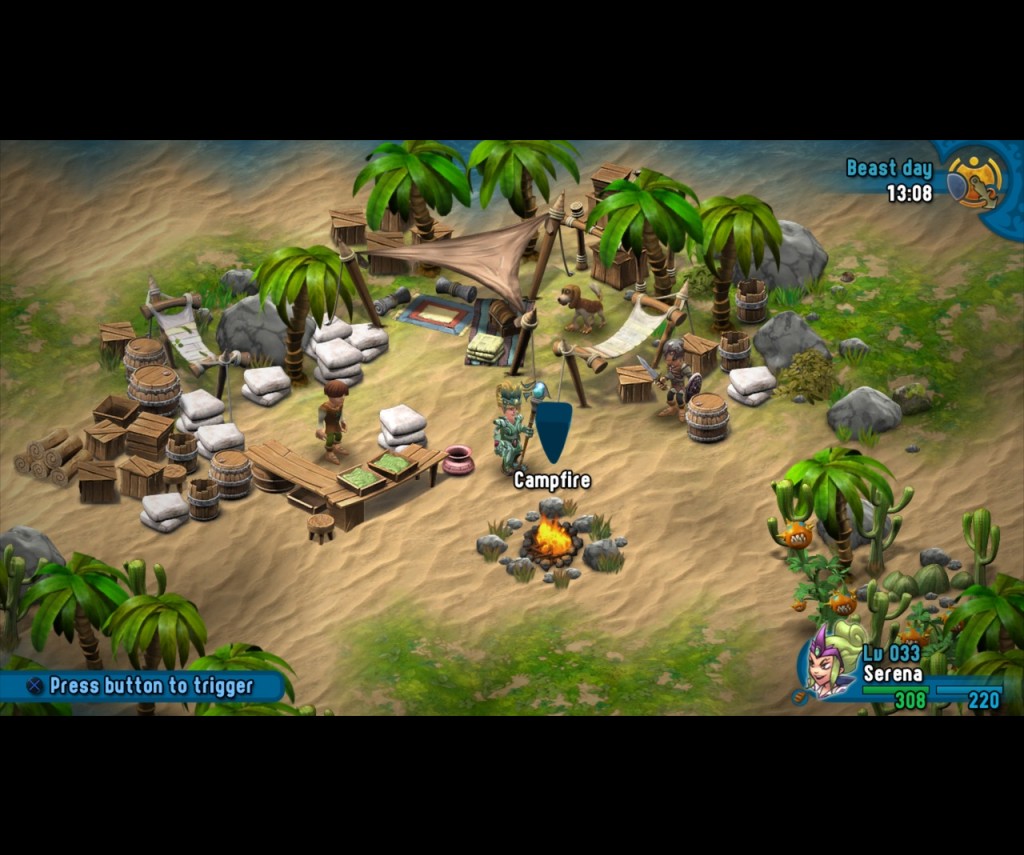Image resolution: width=1024 pixels, height=855 pixels.
Task: Click the day cycle emblem icon
Action: (x=973, y=179)
